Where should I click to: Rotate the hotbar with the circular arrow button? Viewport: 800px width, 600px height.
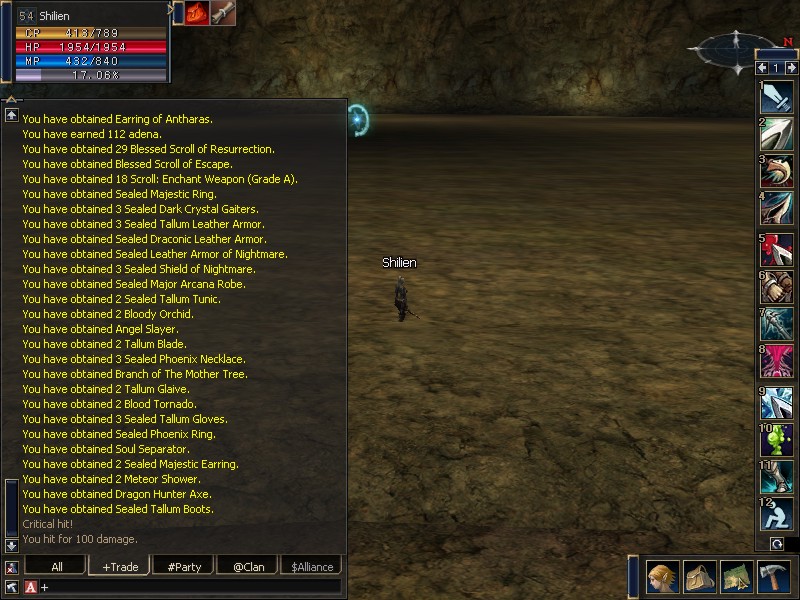coord(776,544)
